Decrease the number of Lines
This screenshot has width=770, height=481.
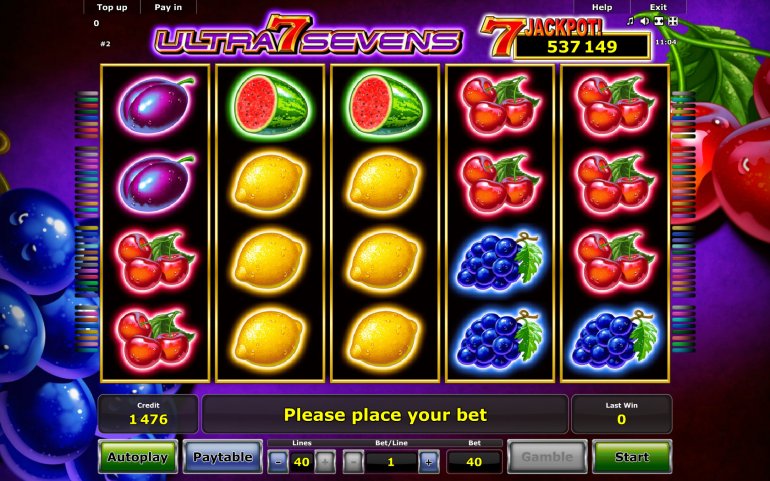click(x=277, y=461)
